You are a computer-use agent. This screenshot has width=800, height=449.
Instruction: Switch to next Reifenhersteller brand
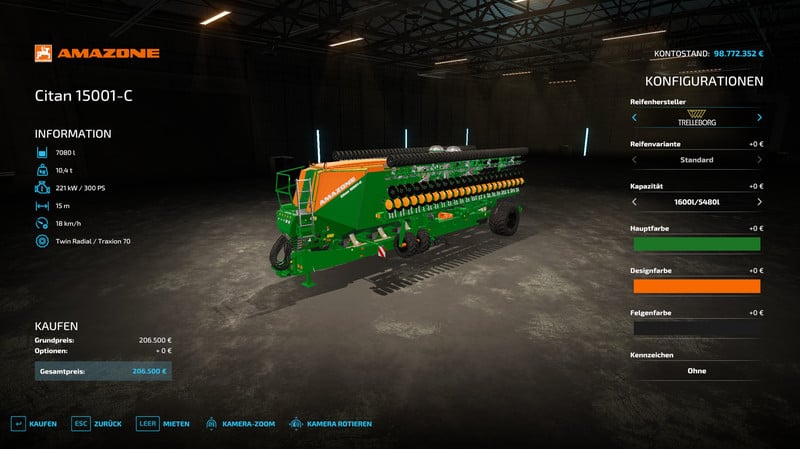pos(759,117)
